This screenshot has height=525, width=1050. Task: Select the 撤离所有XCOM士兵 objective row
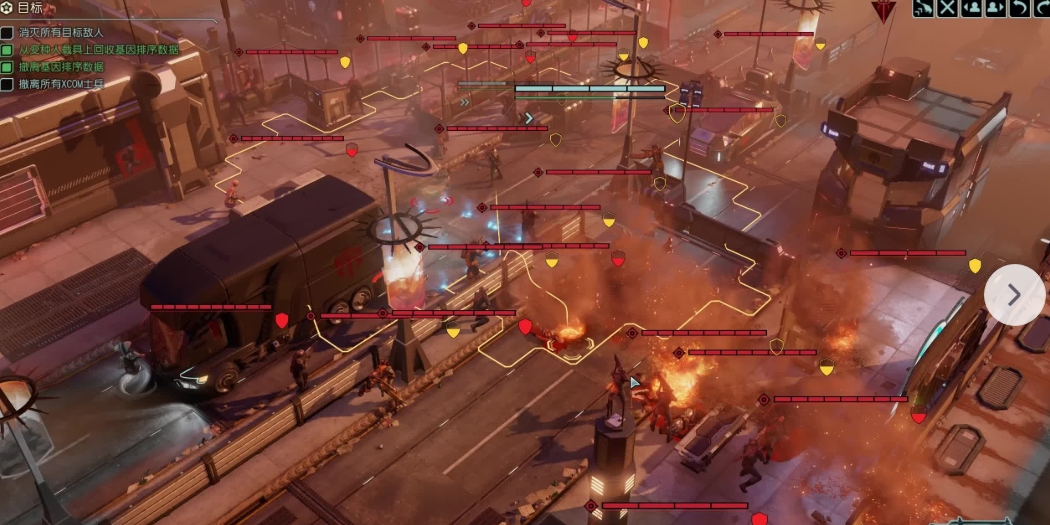pyautogui.click(x=61, y=84)
